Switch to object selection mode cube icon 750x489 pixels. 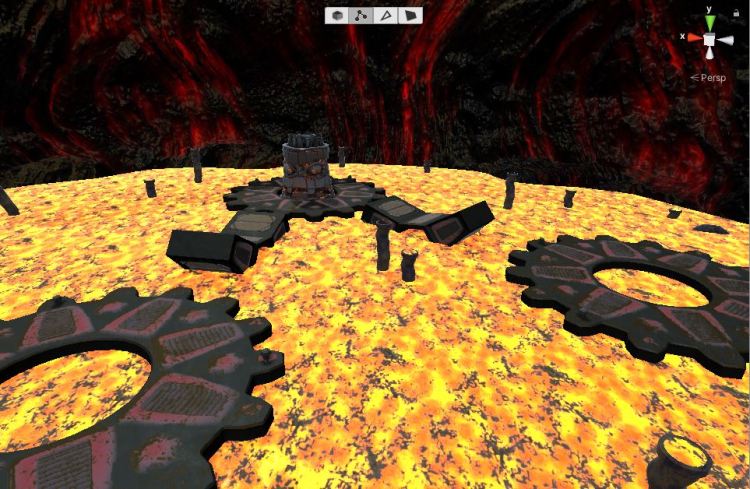pos(337,16)
